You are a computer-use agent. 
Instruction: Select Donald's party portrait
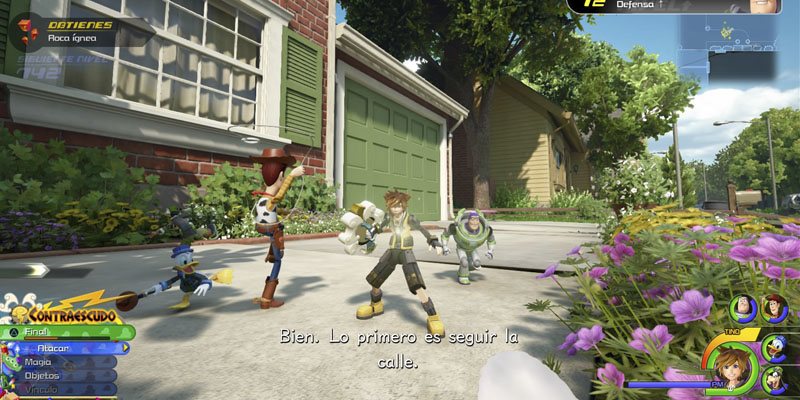[x=776, y=346]
